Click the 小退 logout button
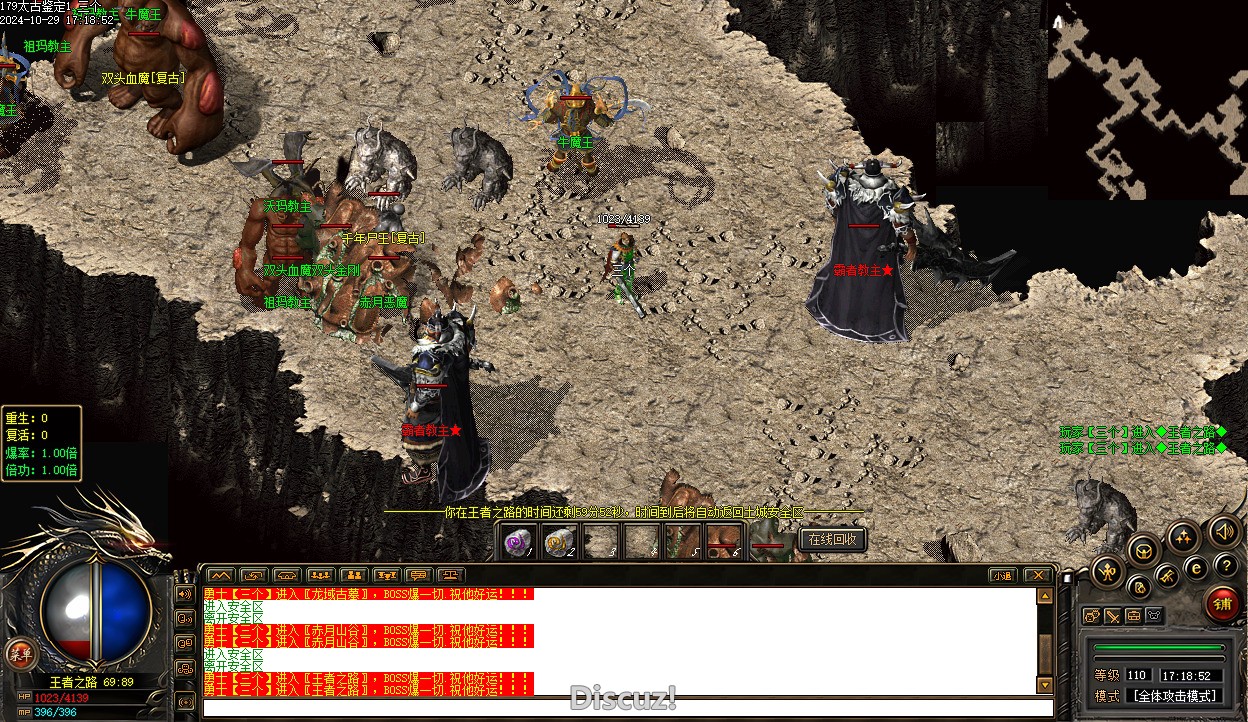 (x=1003, y=575)
